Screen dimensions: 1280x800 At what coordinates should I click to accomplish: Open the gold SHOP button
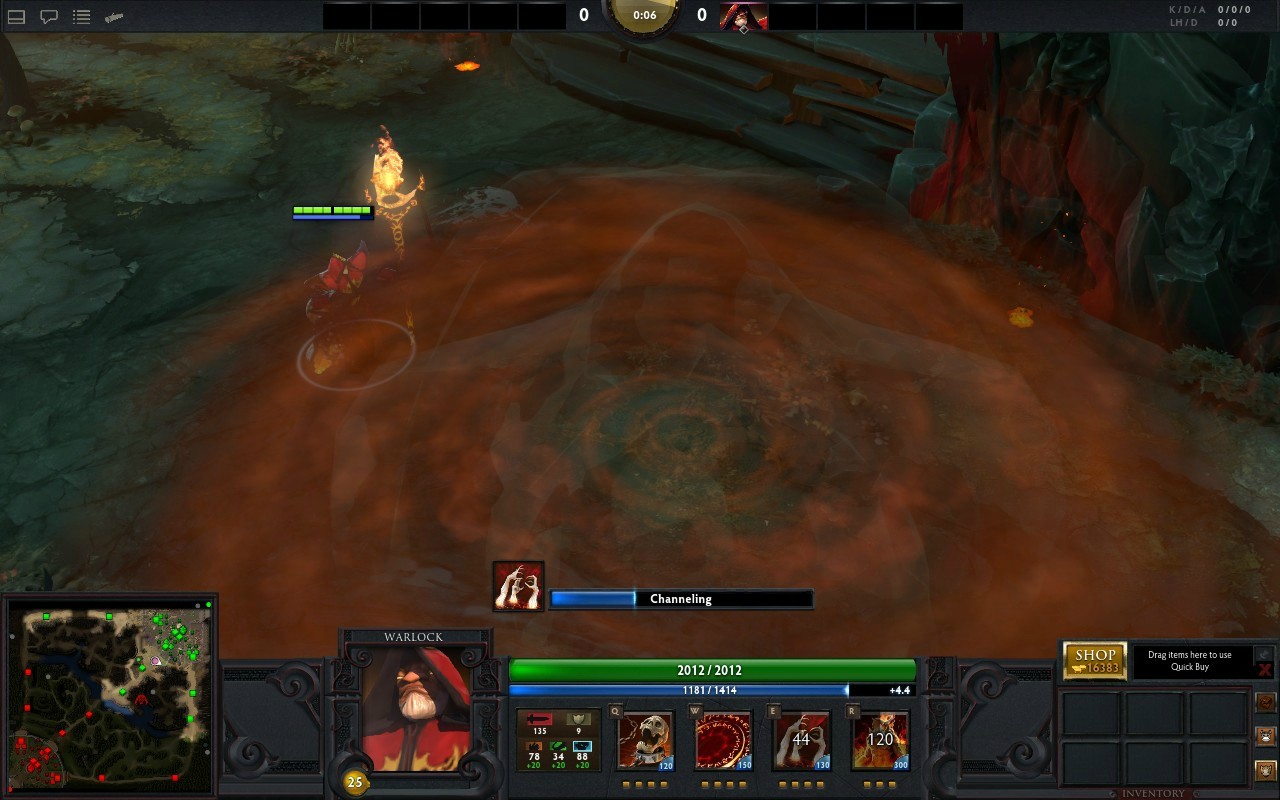[x=1095, y=661]
